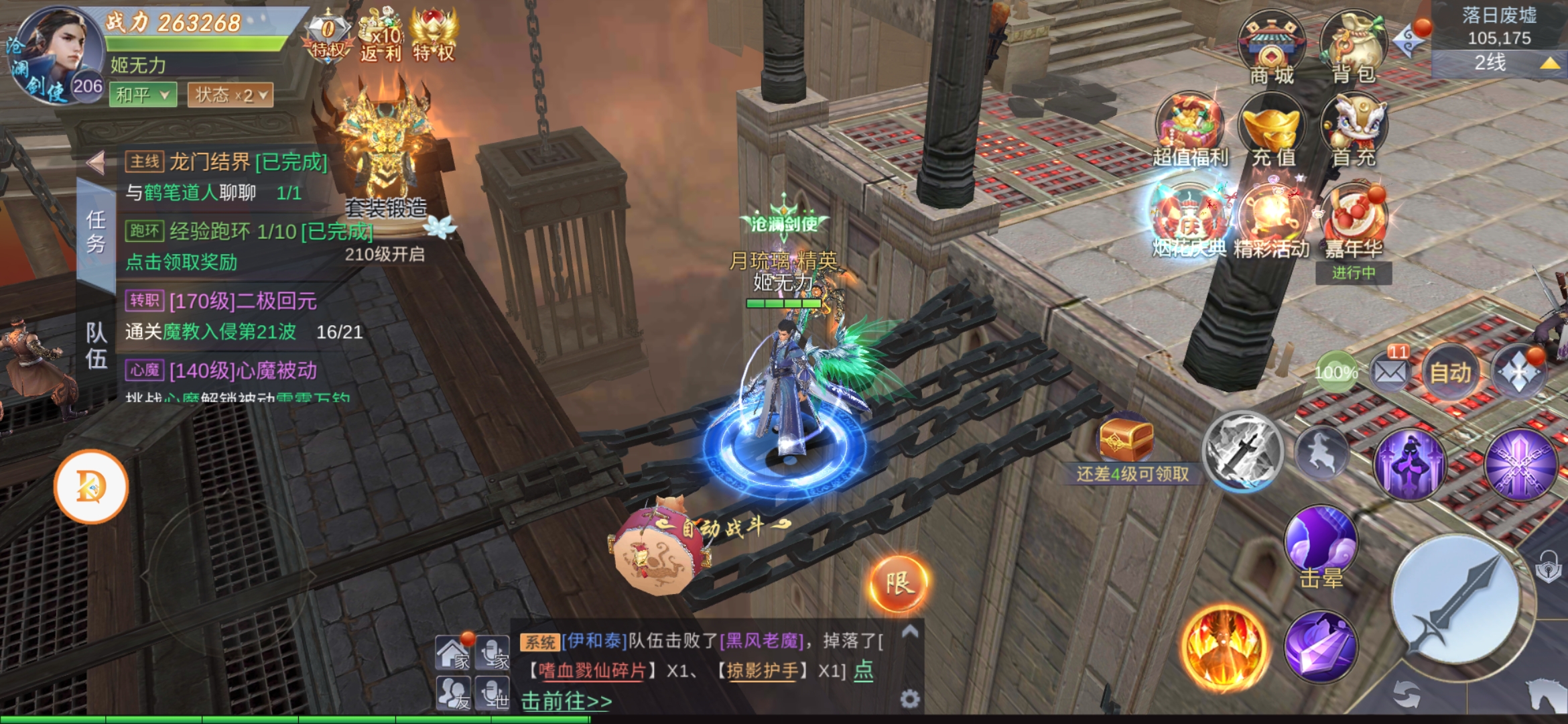Viewport: 1568px width, 724px height.
Task: Switch to the 队伍 team tab
Action: tap(96, 345)
